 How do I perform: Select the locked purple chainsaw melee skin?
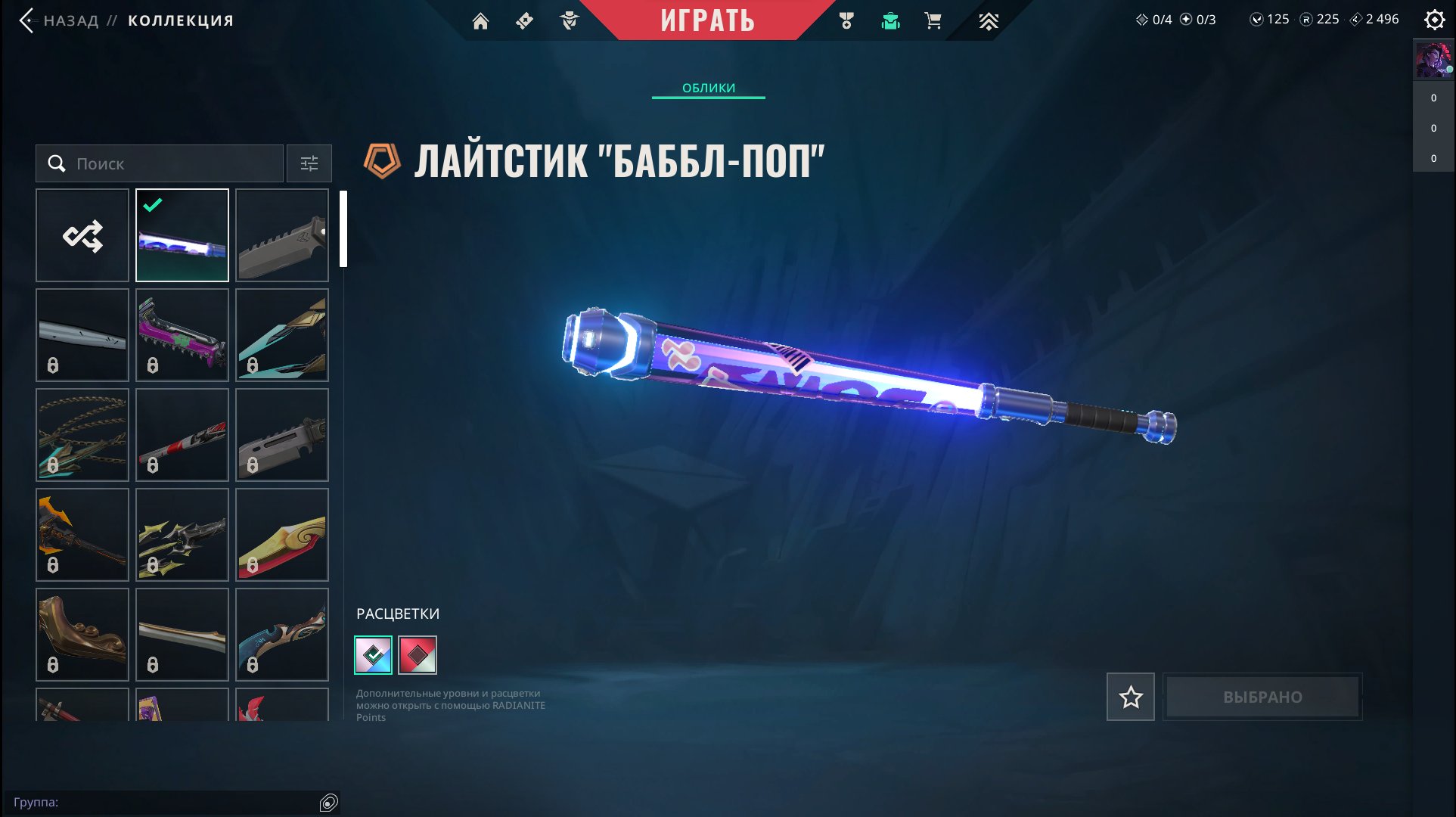[x=182, y=335]
